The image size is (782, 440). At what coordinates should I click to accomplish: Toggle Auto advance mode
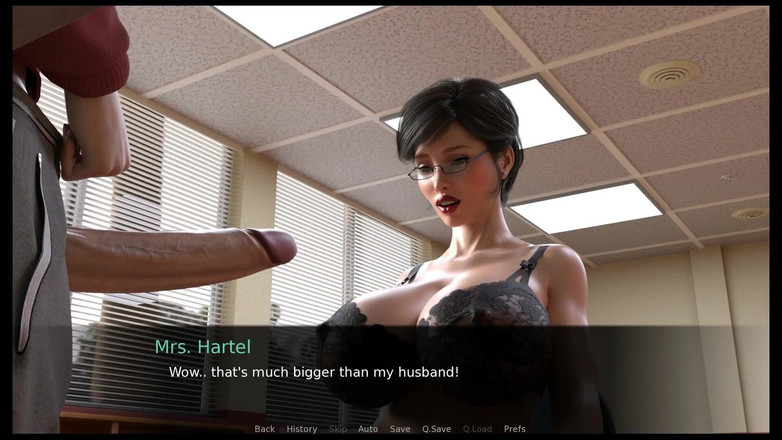tap(368, 429)
